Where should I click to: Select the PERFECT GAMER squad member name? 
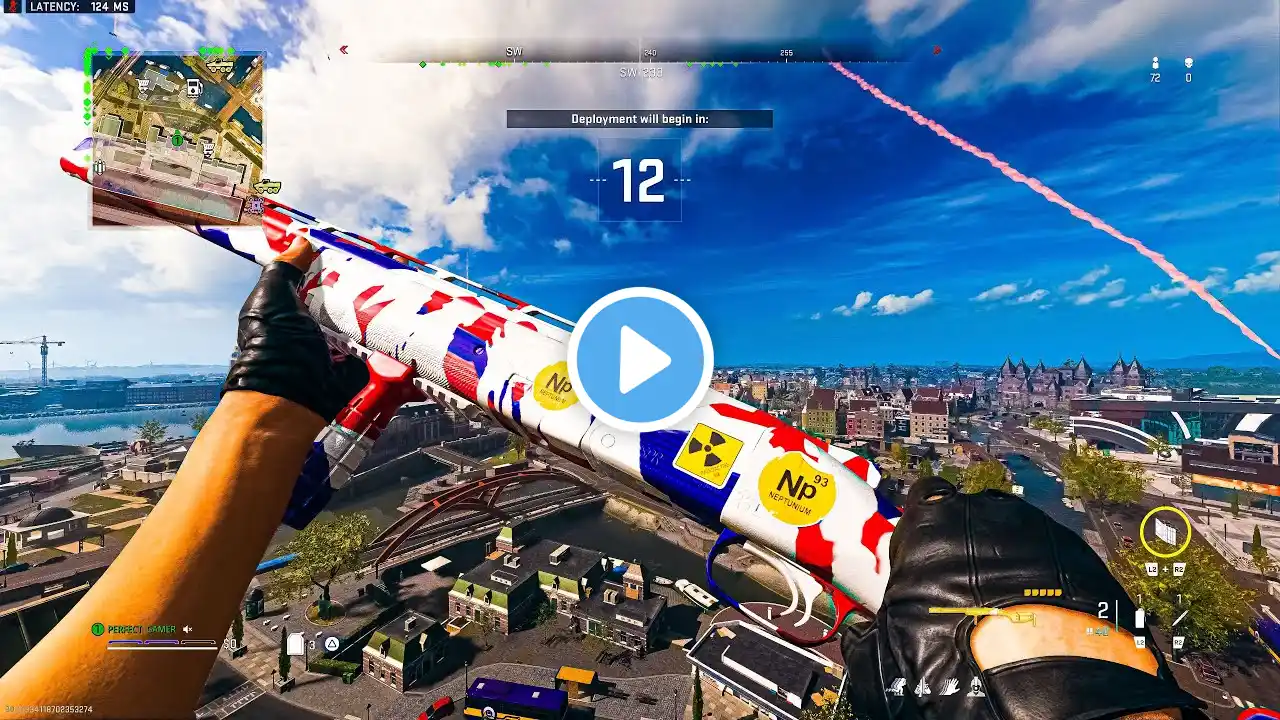141,629
